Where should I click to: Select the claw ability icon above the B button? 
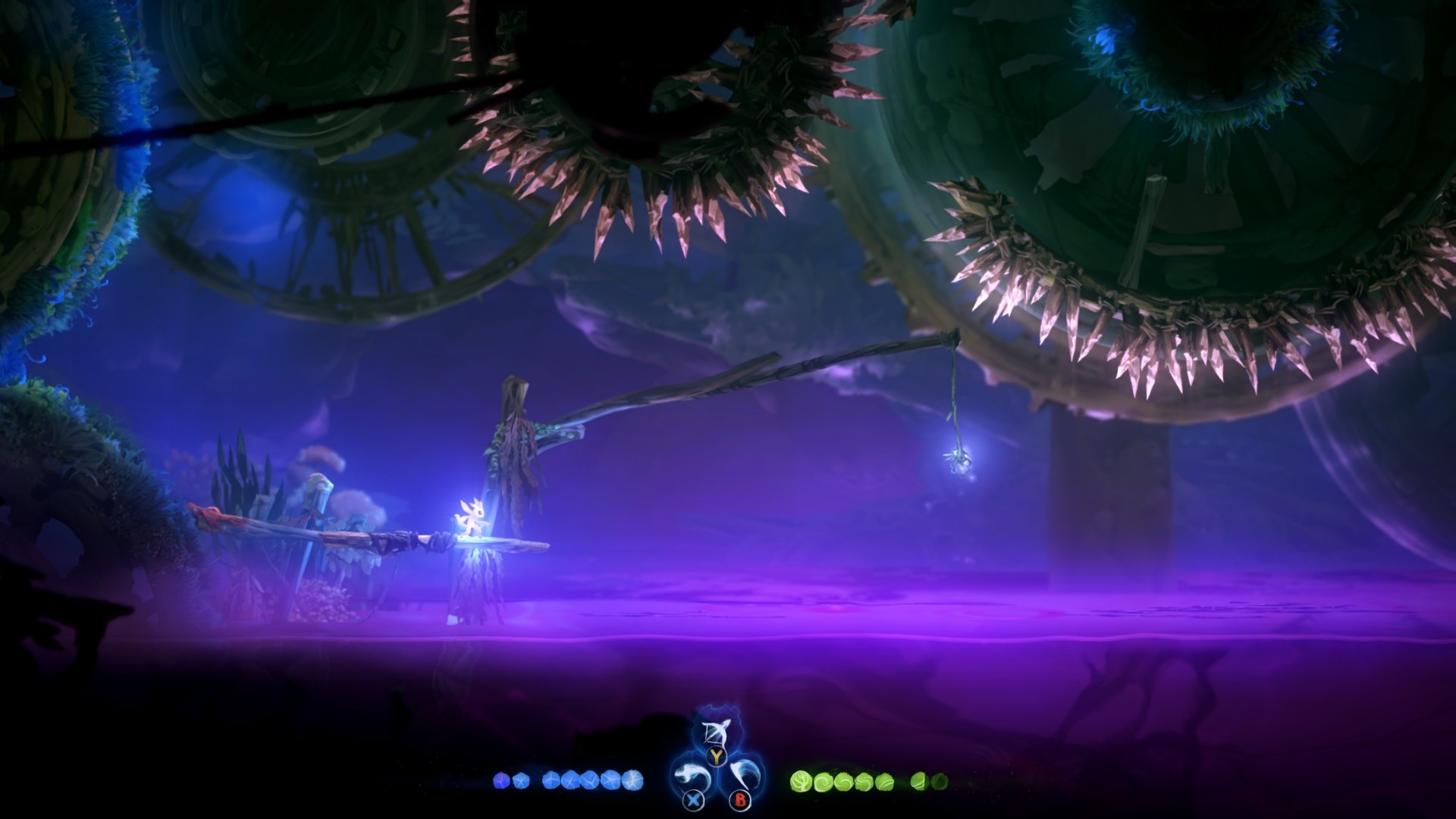point(741,774)
